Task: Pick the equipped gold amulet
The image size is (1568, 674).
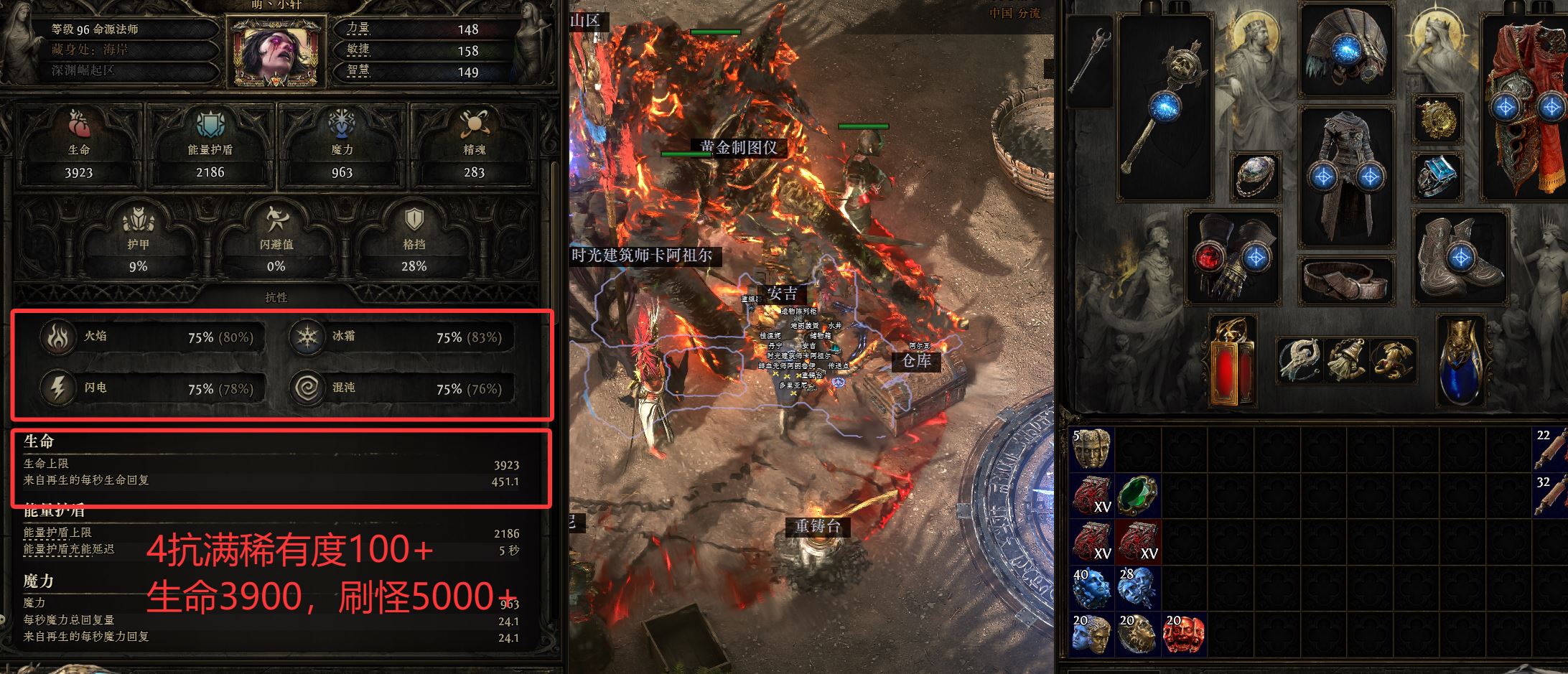Action: 1437,120
